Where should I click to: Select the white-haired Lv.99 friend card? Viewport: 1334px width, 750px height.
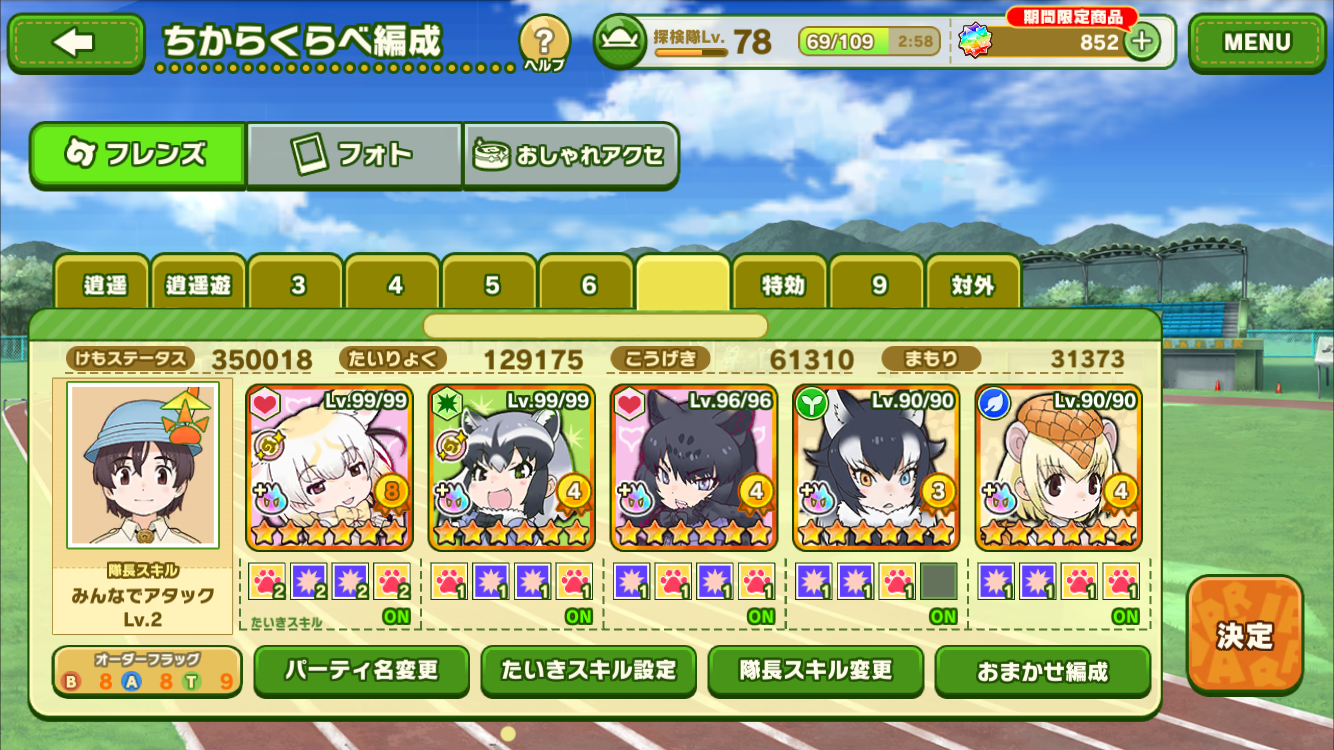pyautogui.click(x=329, y=467)
